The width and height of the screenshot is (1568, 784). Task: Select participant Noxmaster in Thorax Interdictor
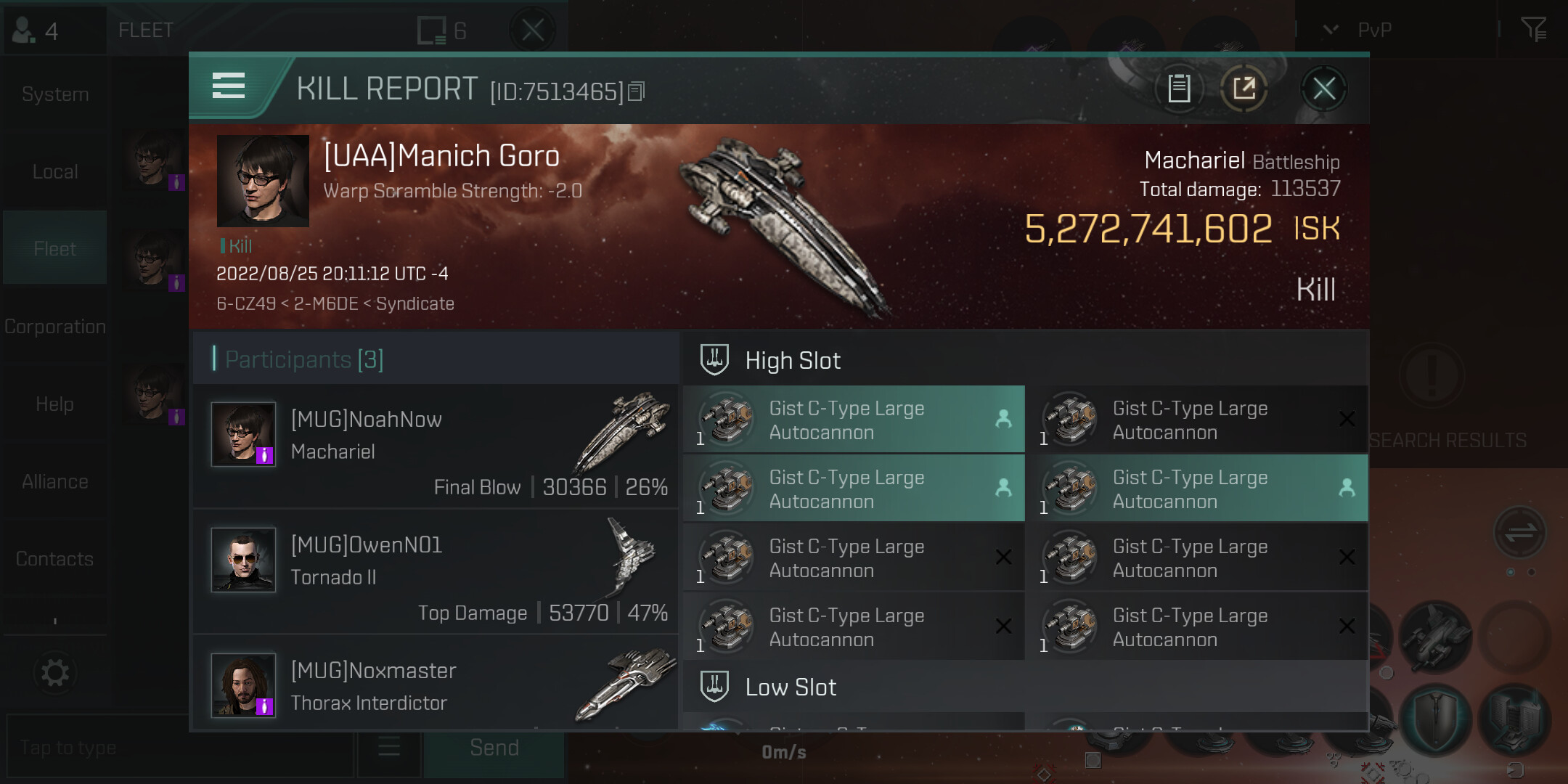[436, 685]
